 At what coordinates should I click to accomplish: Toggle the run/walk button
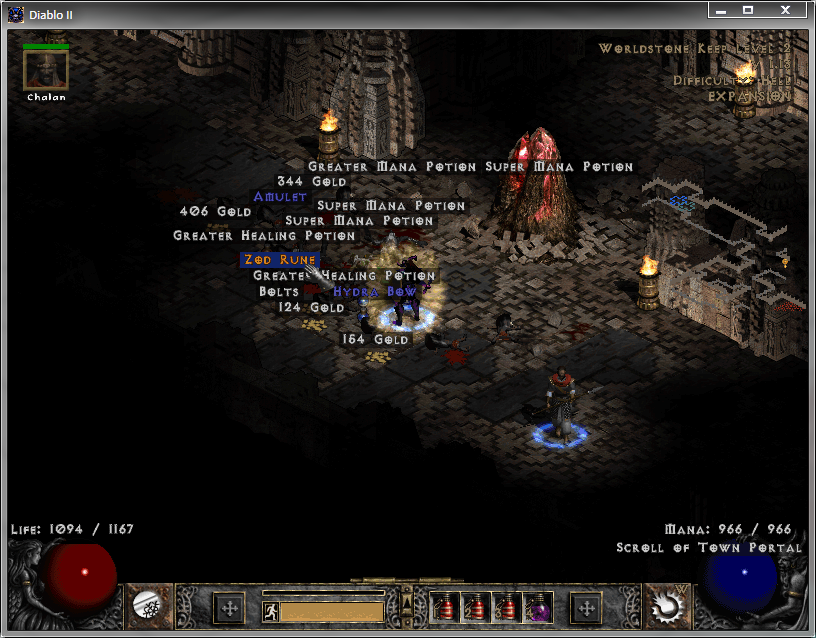pyautogui.click(x=270, y=611)
